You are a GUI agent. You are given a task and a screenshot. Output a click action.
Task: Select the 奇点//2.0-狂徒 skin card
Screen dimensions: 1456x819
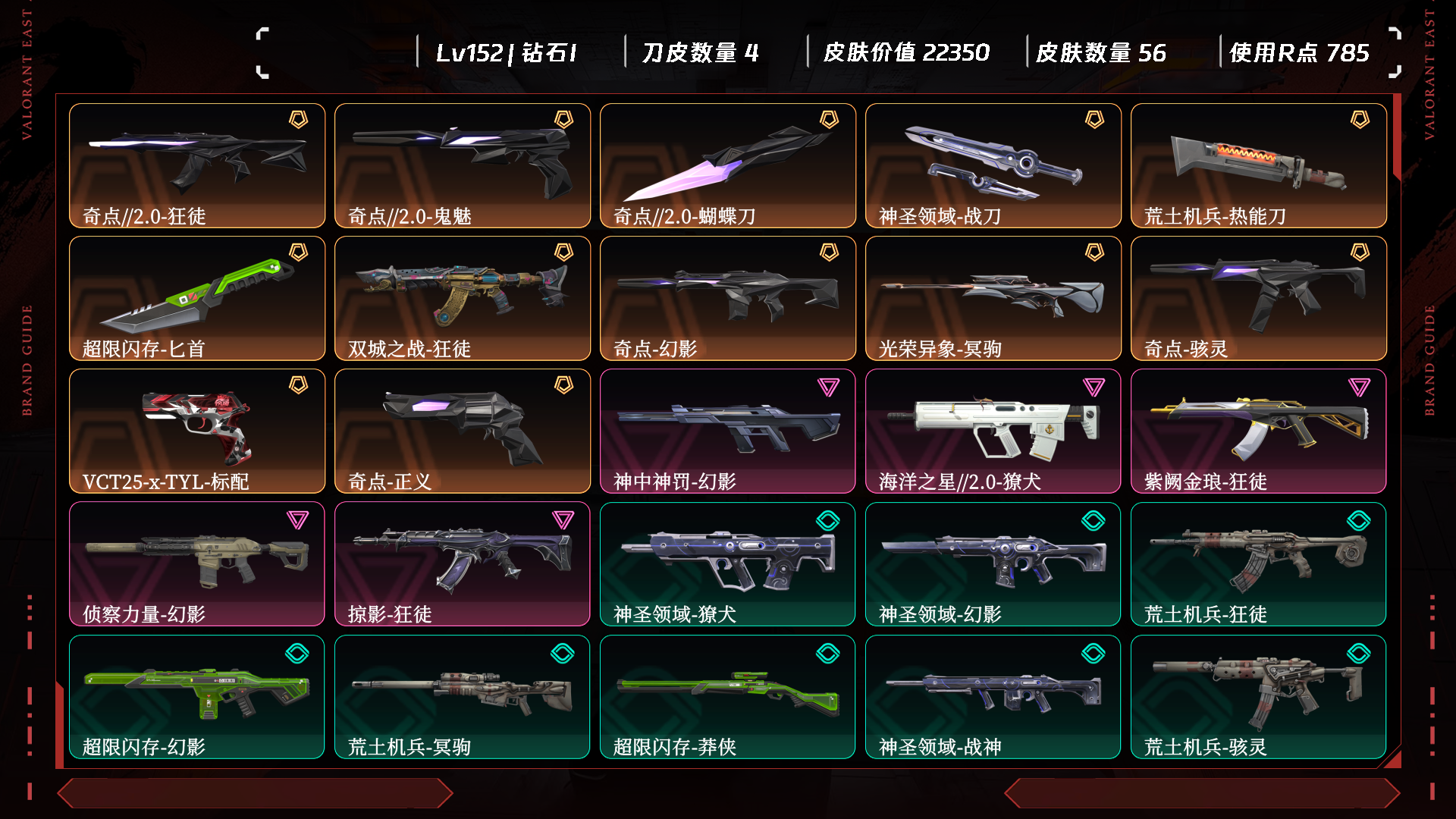tap(197, 165)
